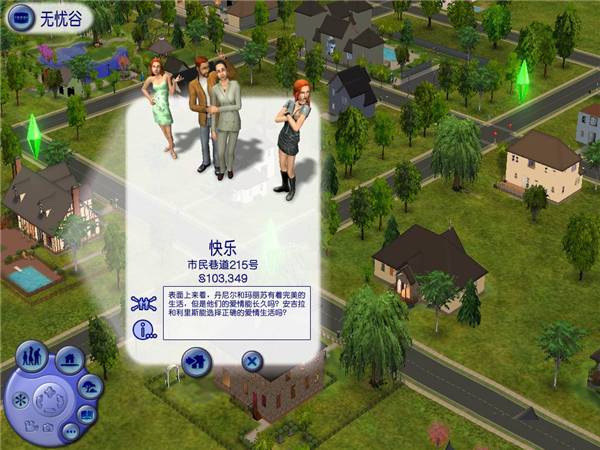Open the Families bin button
The width and height of the screenshot is (600, 450).
pyautogui.click(x=33, y=356)
